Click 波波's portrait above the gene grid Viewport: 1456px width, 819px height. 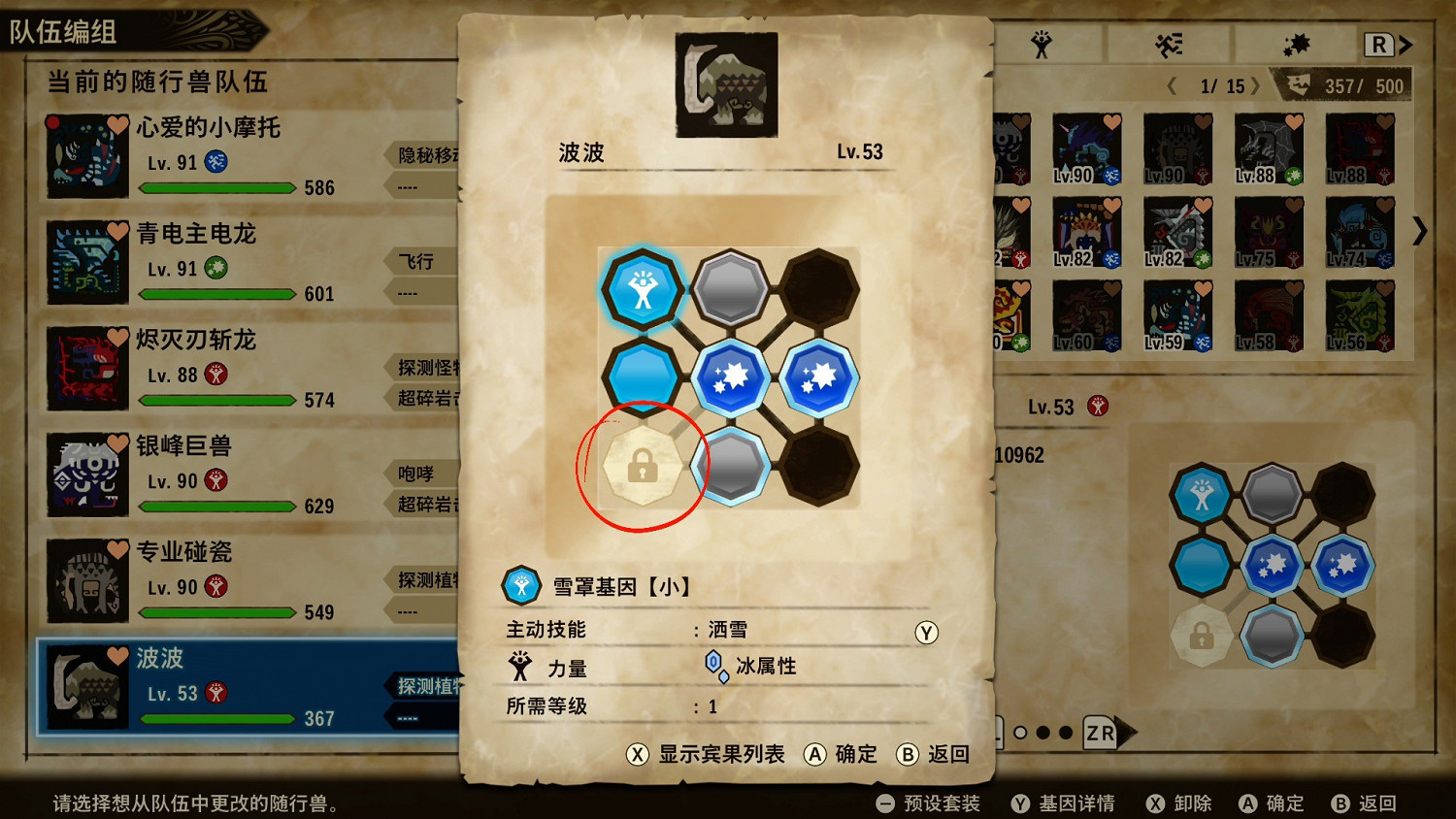point(725,83)
